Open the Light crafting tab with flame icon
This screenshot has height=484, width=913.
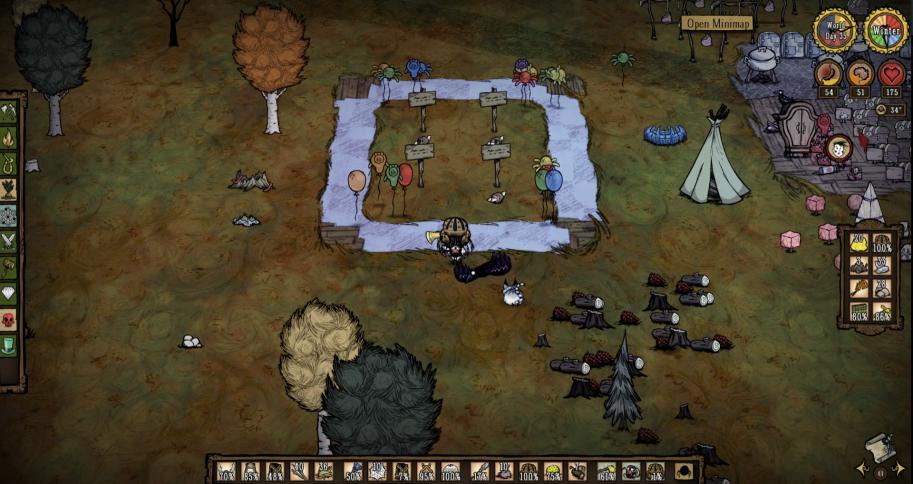pyautogui.click(x=9, y=138)
